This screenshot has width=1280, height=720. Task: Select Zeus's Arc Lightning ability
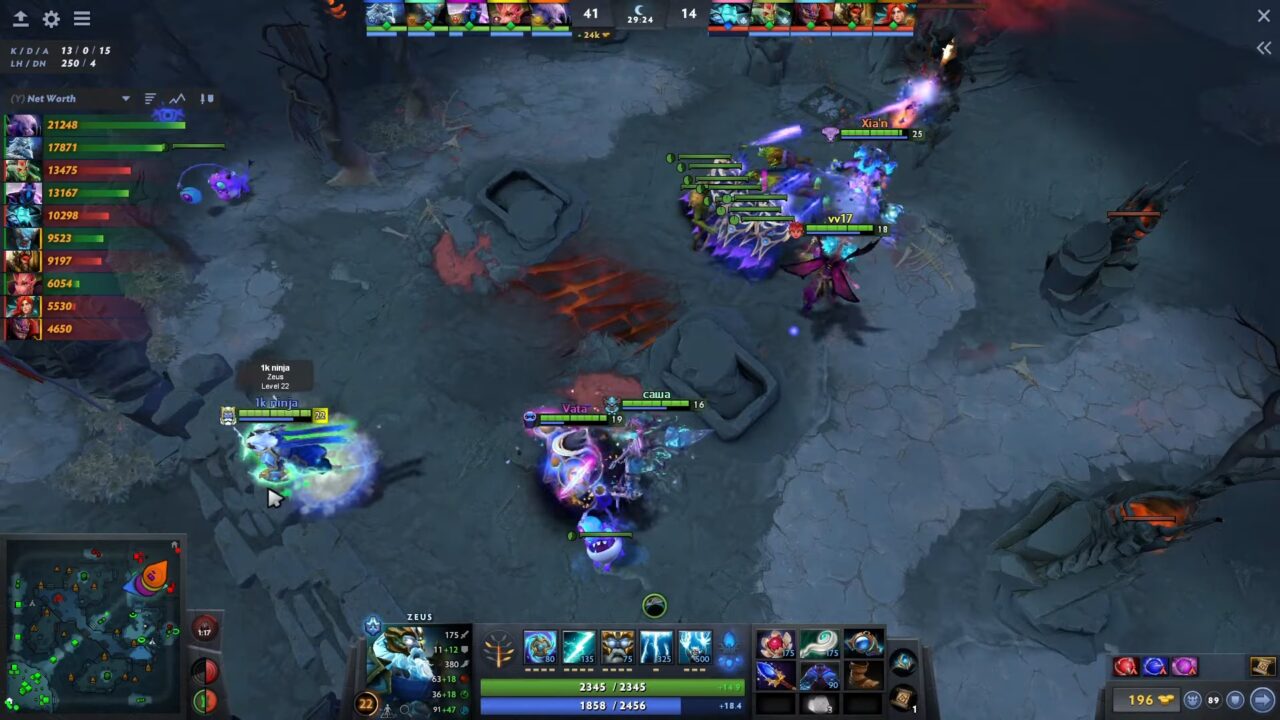542,645
